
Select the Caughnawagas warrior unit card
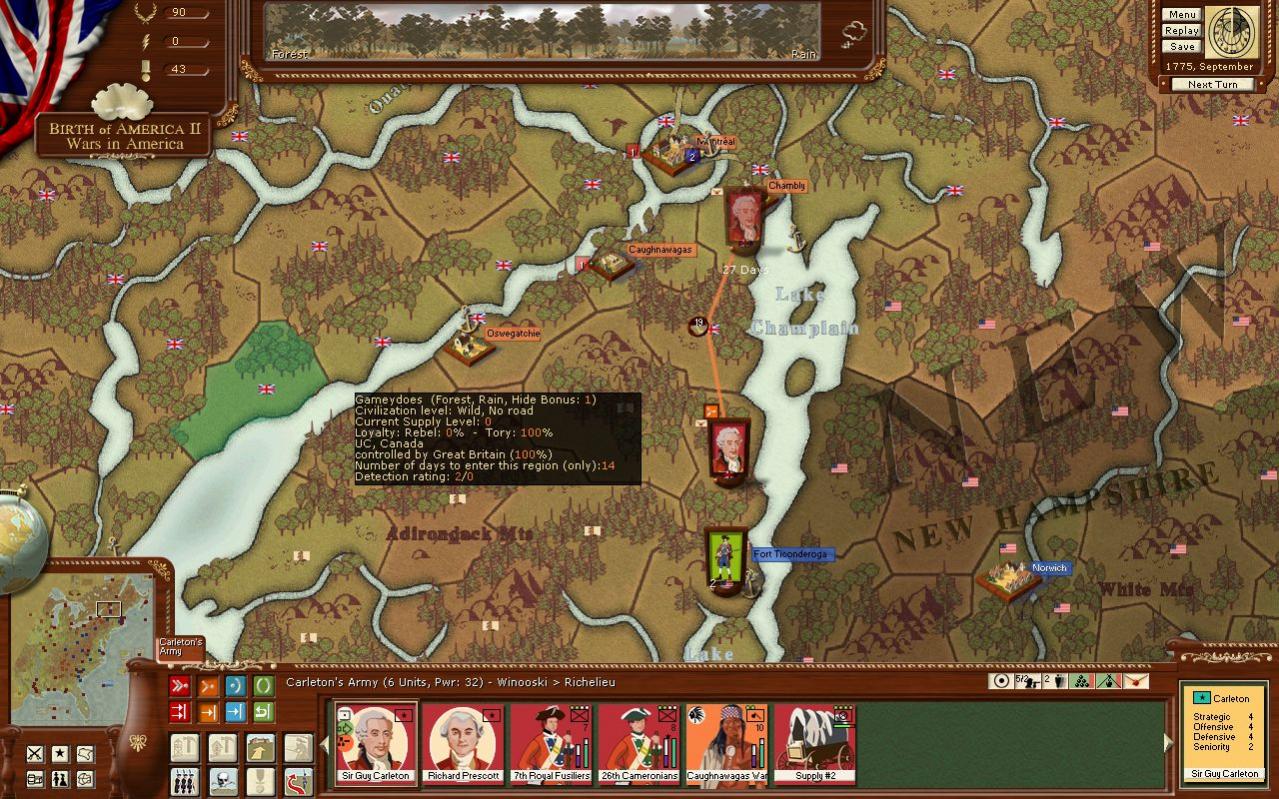pos(727,743)
